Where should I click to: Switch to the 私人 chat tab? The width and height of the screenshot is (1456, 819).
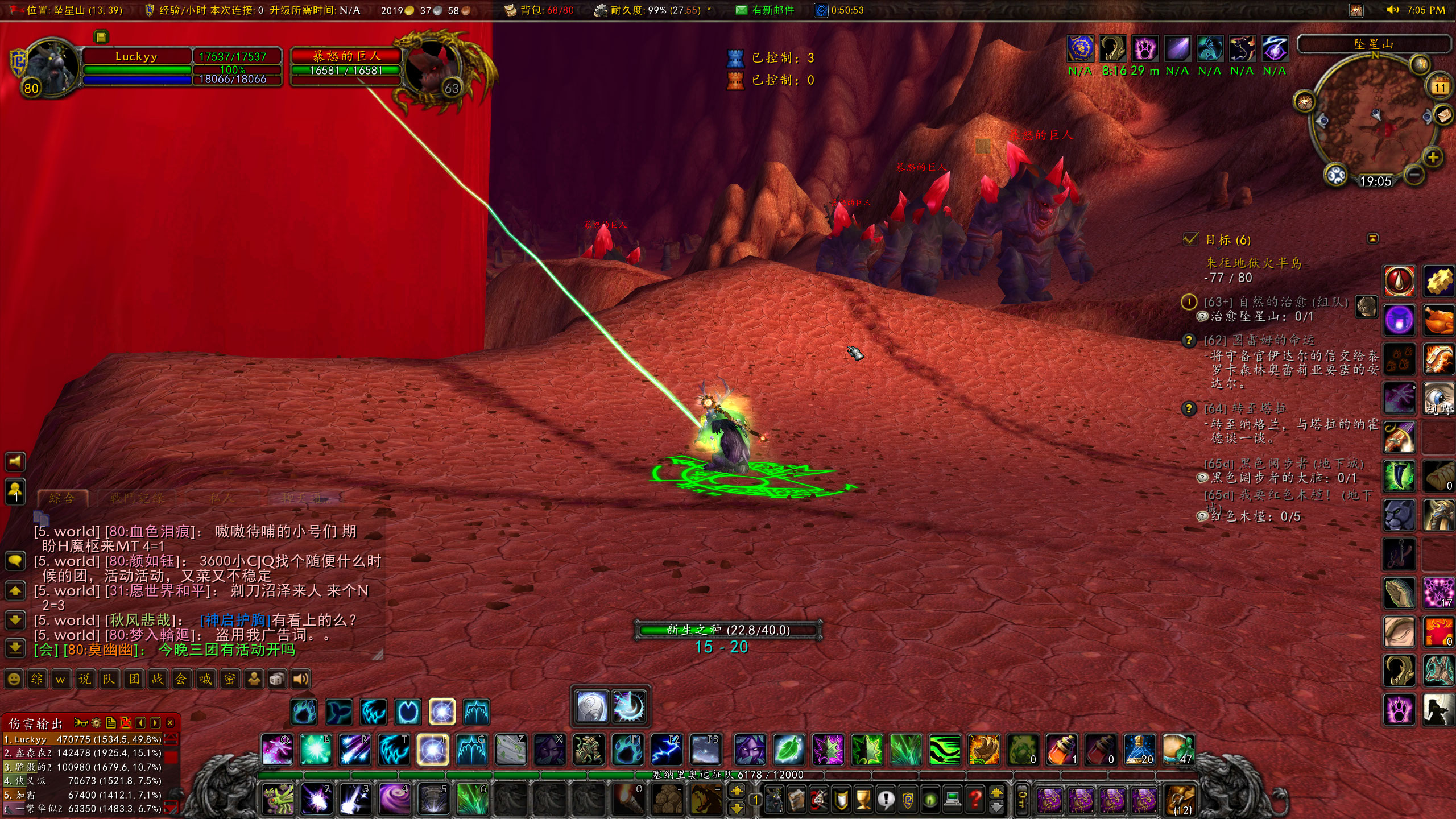(222, 498)
